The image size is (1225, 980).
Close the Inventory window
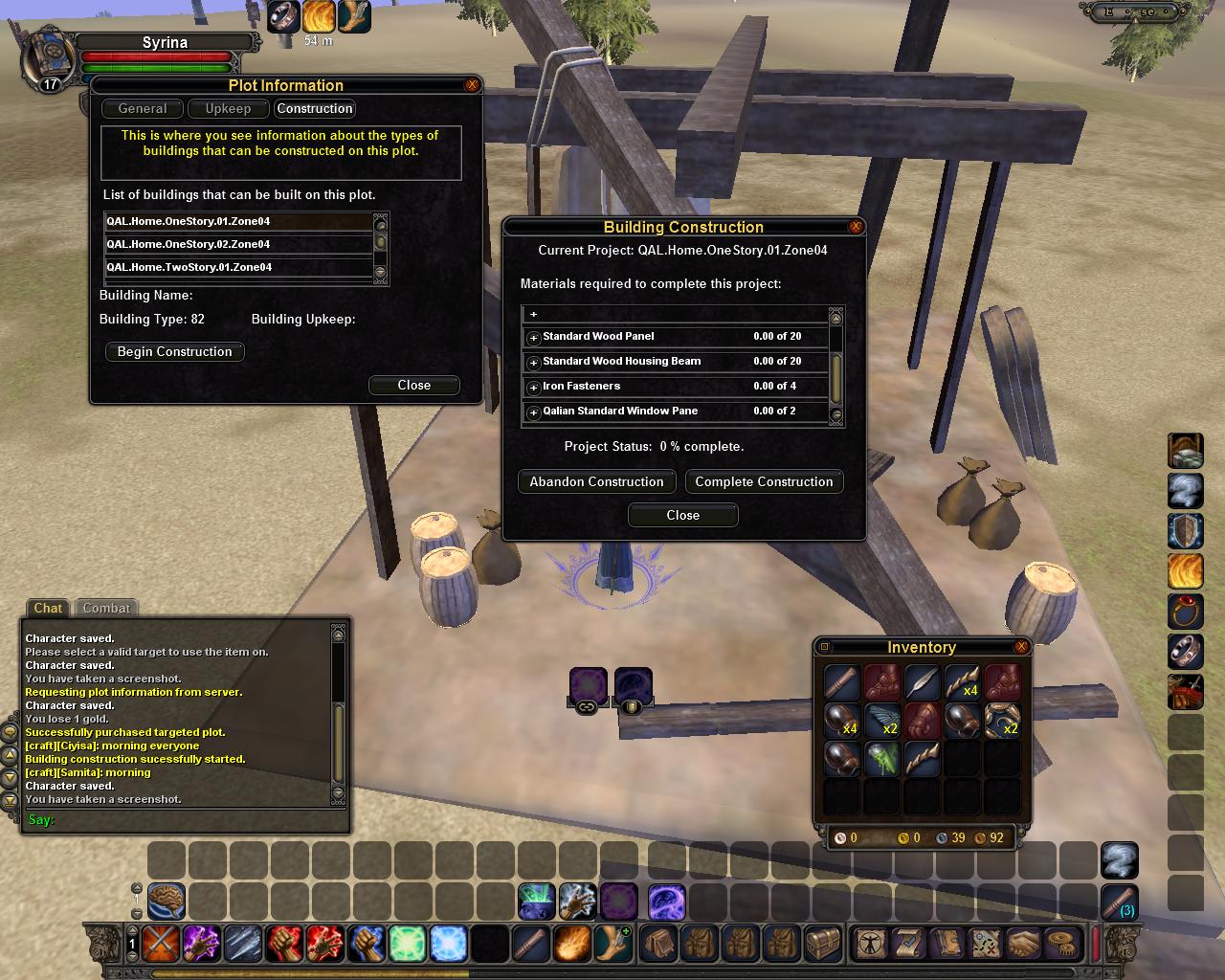pos(1021,647)
